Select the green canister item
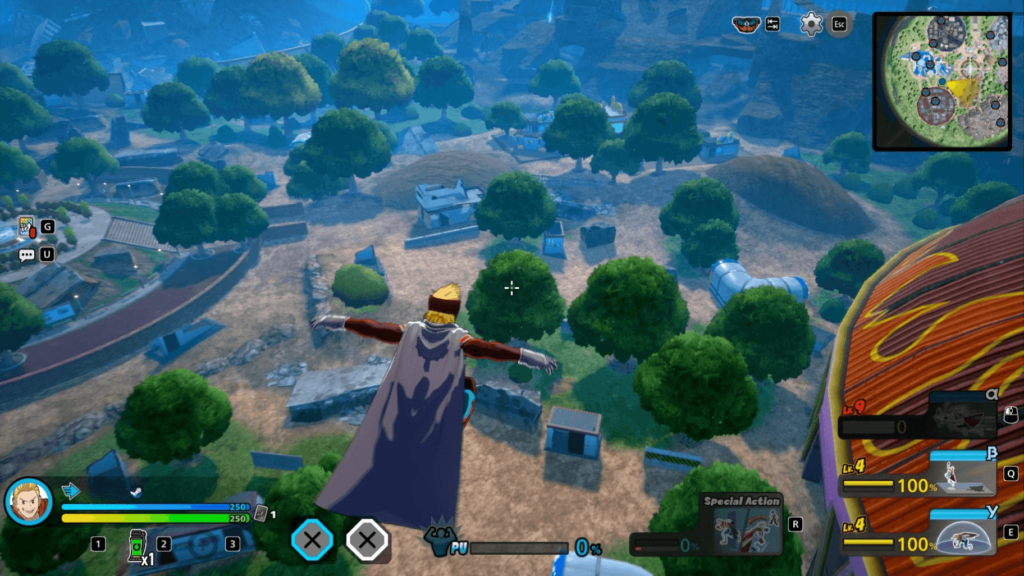 click(136, 545)
